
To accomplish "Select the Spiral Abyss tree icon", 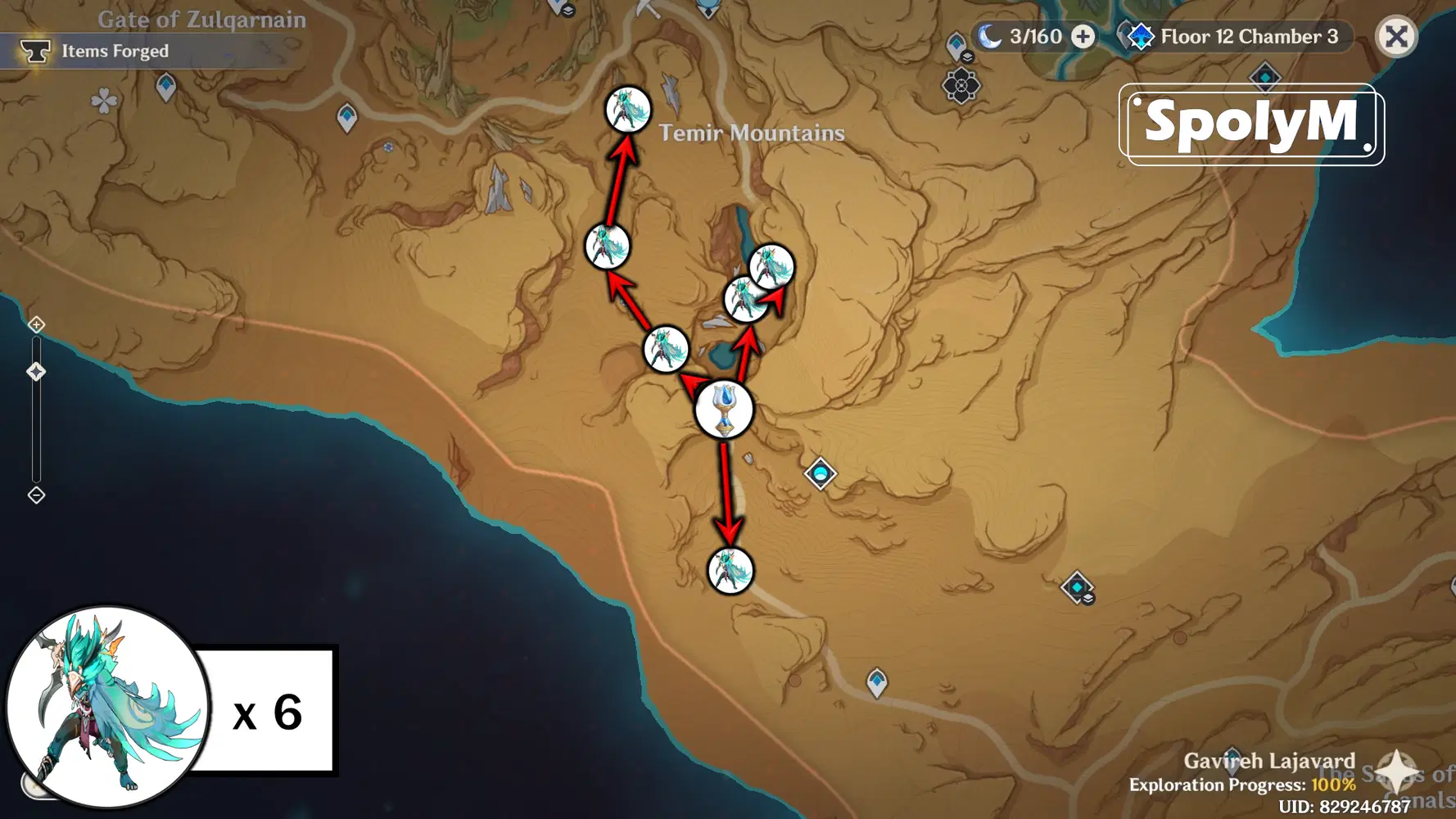I will tap(1142, 35).
